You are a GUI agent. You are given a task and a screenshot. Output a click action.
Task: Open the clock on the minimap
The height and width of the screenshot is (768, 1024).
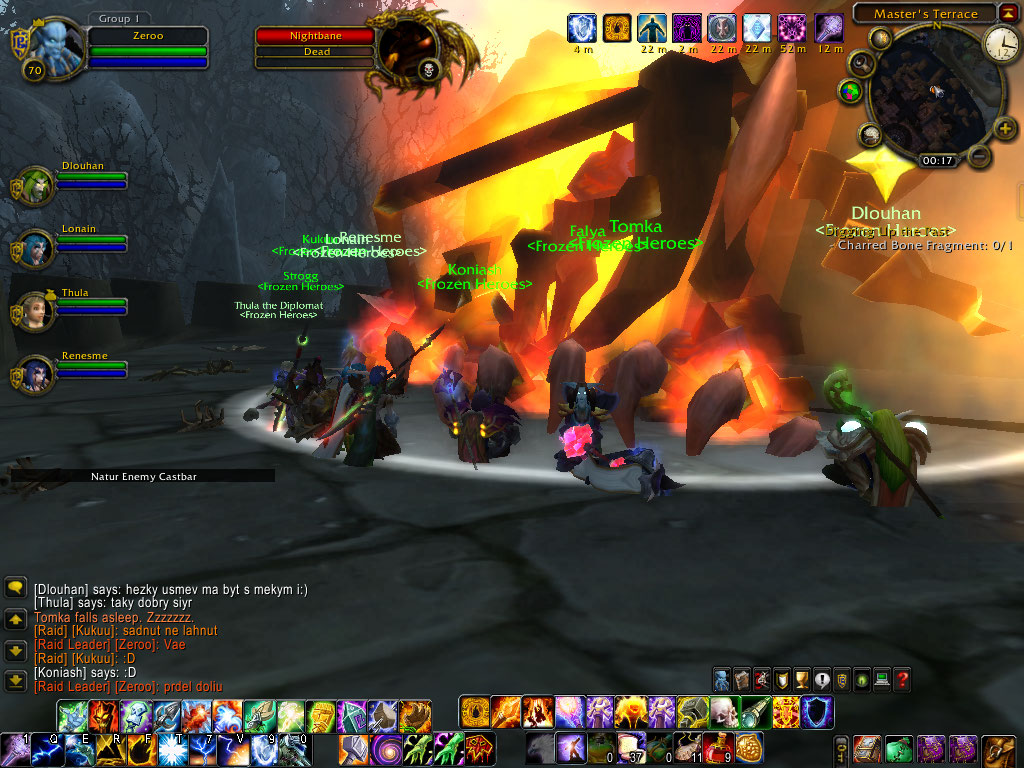click(x=1000, y=42)
